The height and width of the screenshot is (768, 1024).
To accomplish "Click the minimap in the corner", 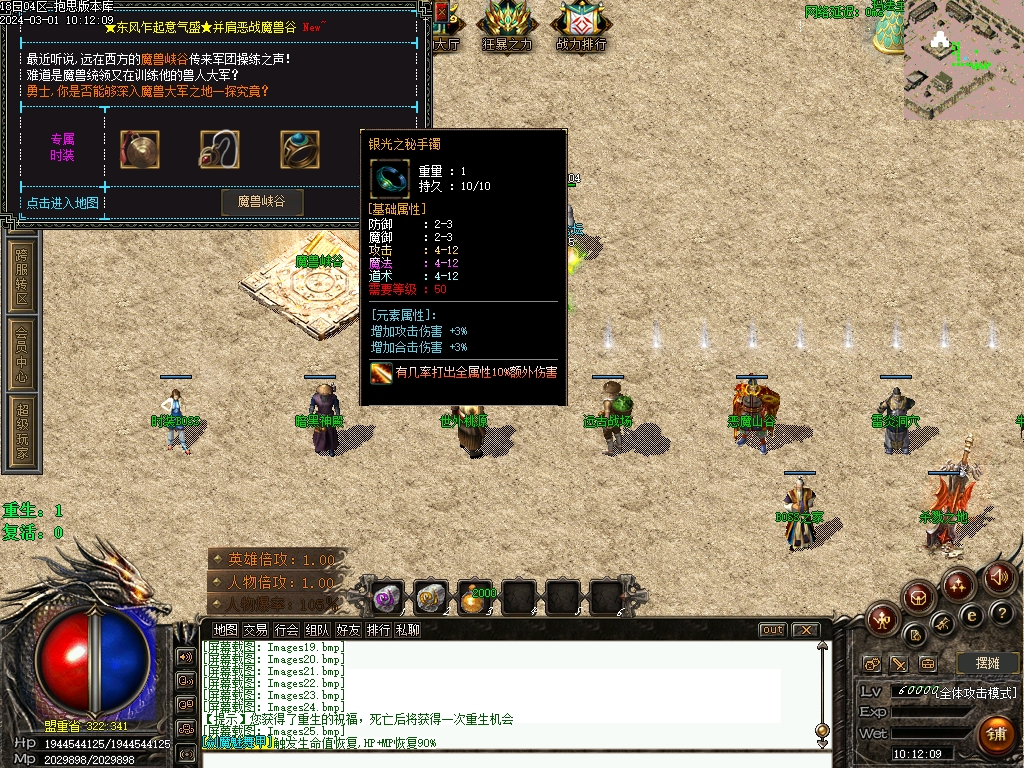I will [963, 60].
